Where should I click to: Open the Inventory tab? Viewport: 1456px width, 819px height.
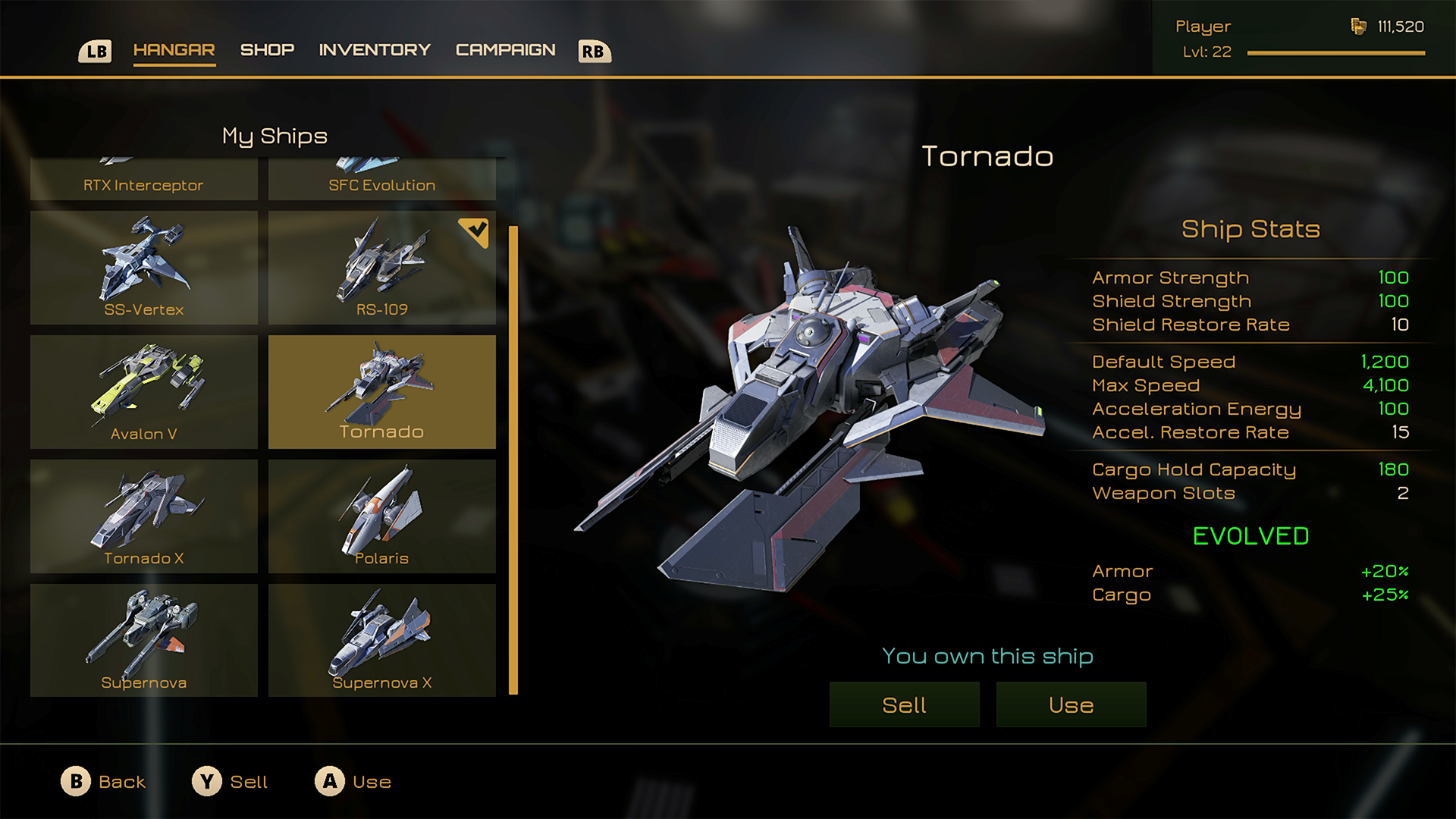[x=375, y=50]
